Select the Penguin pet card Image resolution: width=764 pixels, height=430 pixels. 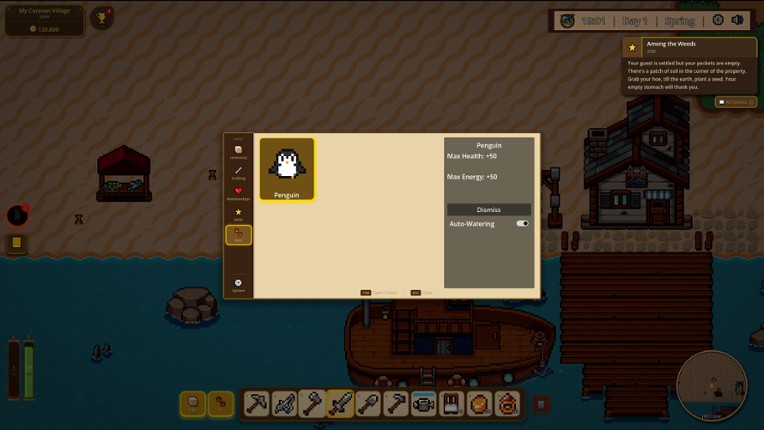[287, 169]
